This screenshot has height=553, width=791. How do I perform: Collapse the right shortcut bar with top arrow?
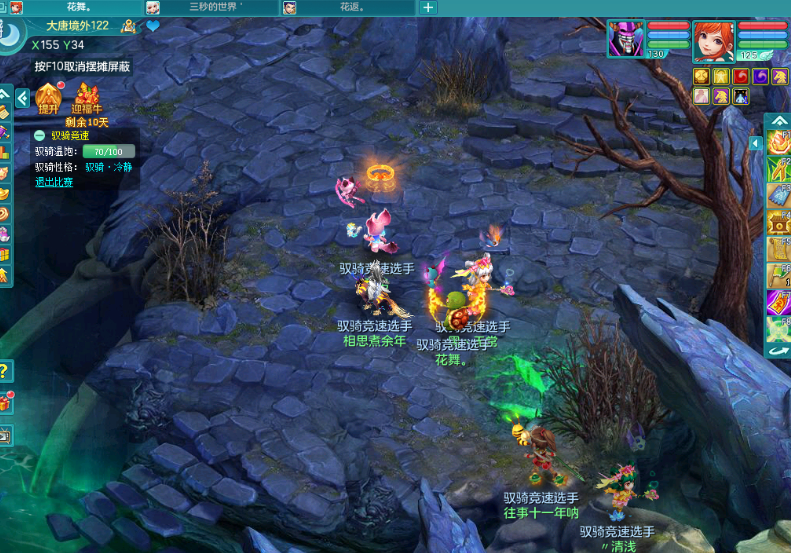click(778, 123)
